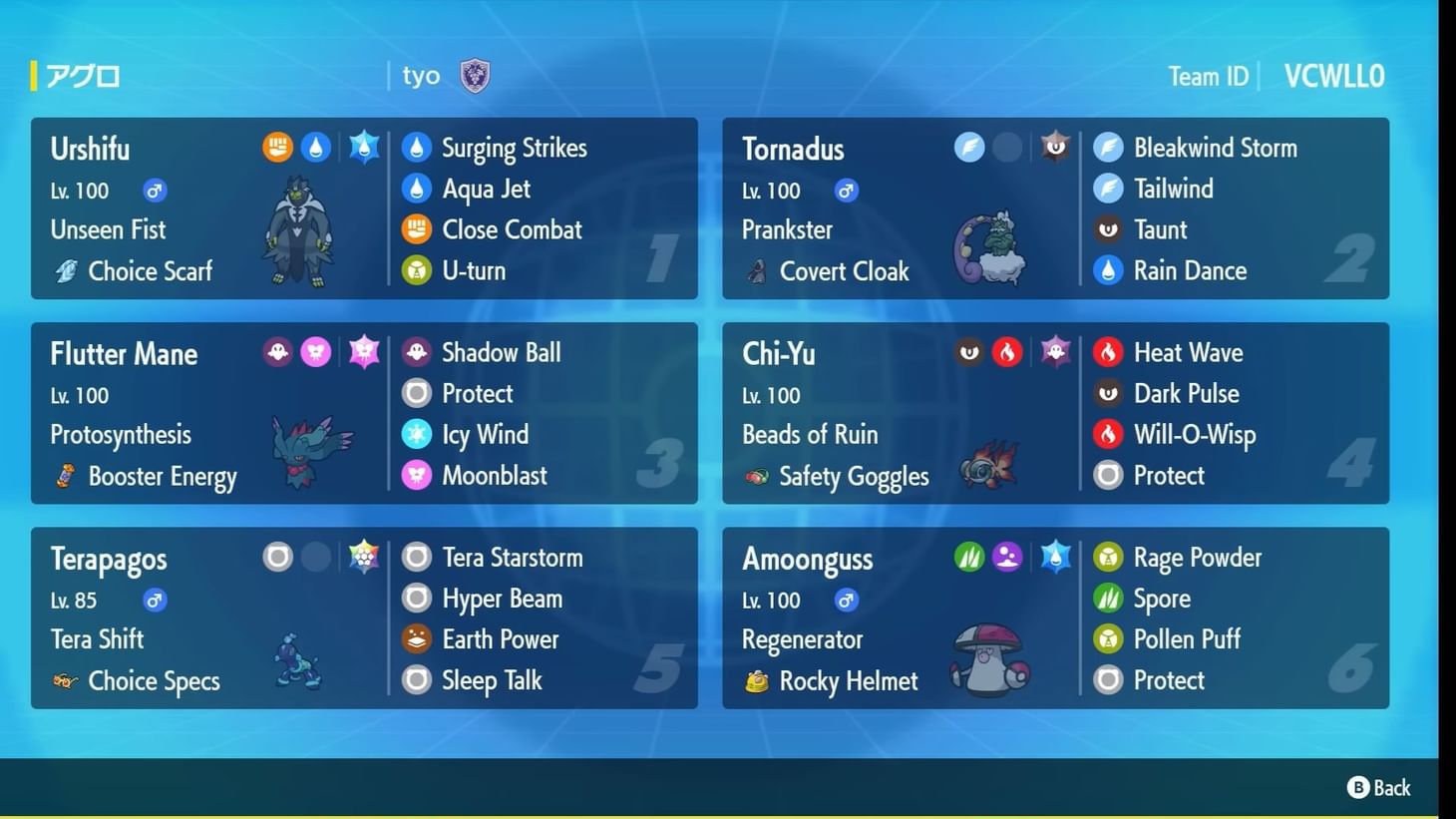
Task: Click the Flying-type icon beside Bleakwind Storm
Action: 1108,147
